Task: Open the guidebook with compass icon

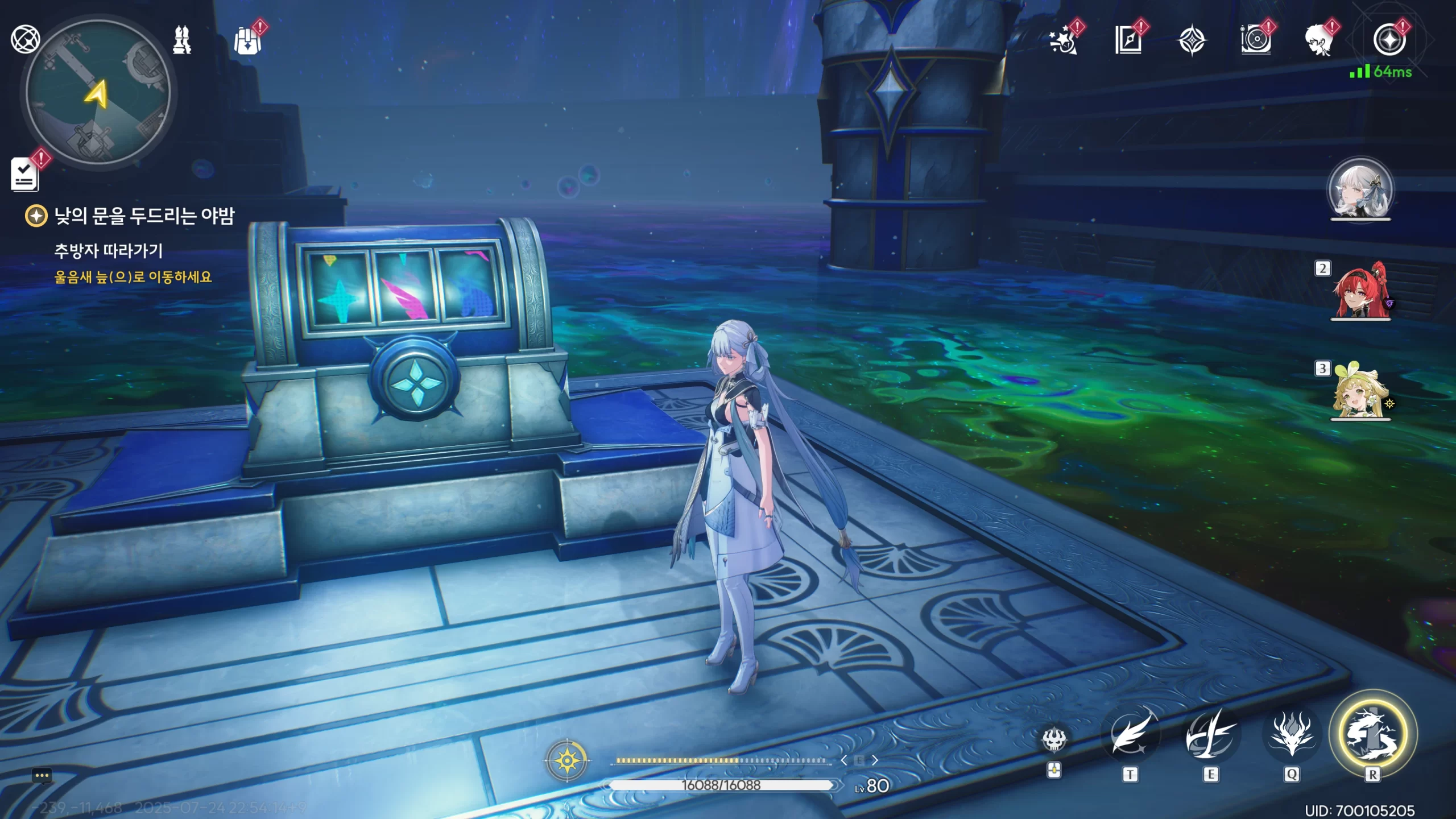Action: click(x=1128, y=41)
